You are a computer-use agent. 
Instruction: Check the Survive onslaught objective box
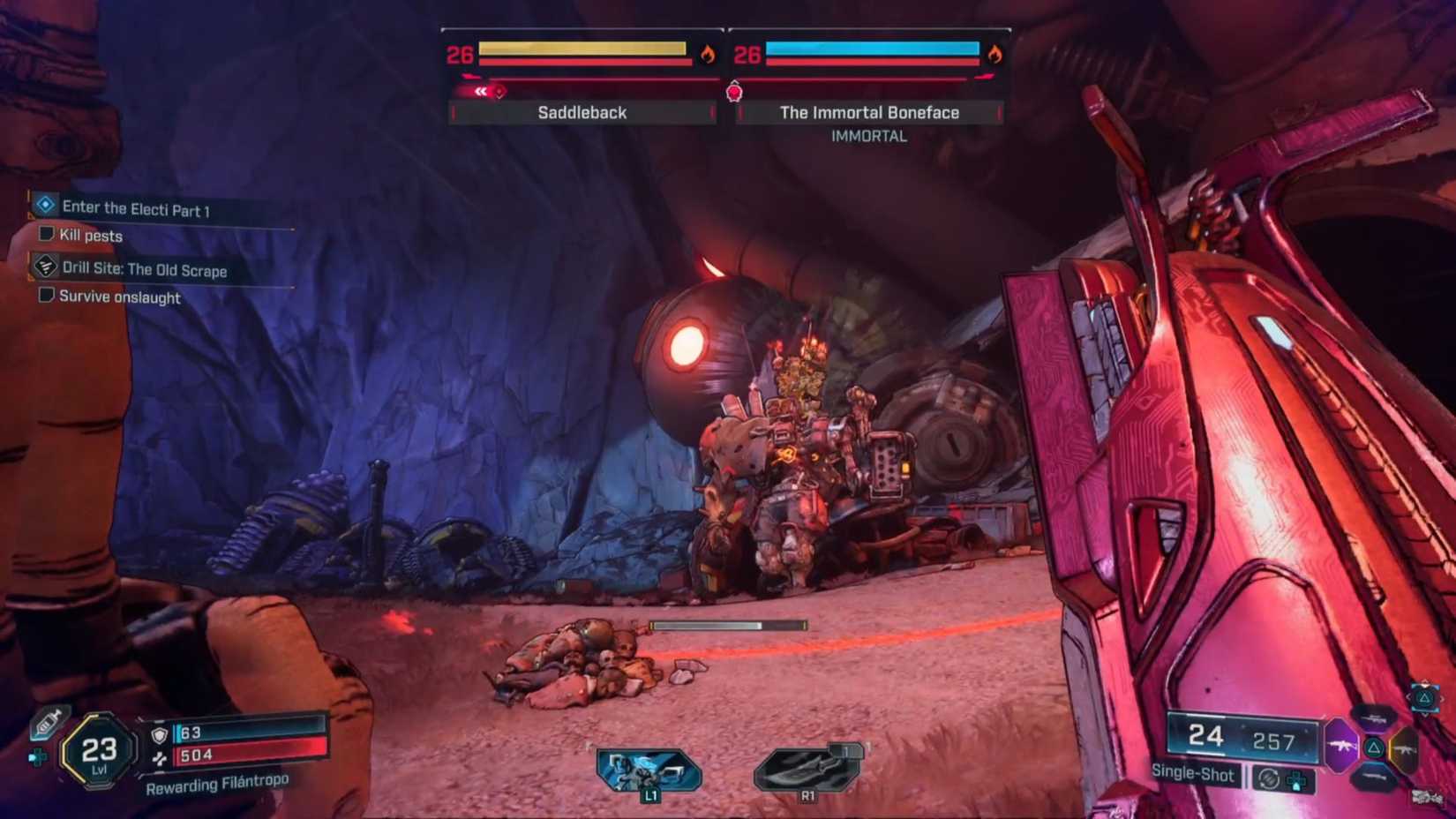45,294
